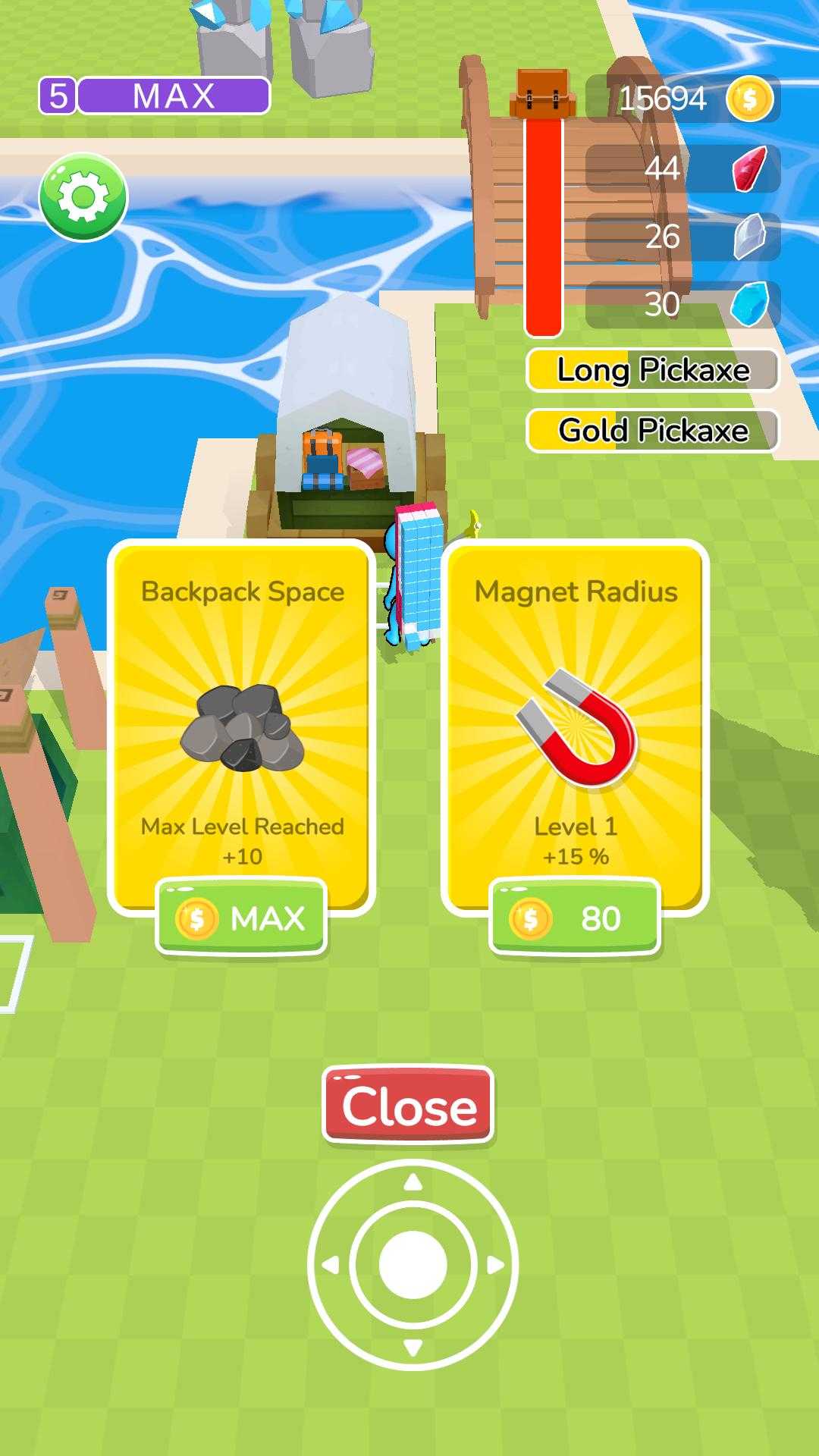The height and width of the screenshot is (1456, 819).
Task: Buy Magnet Radius upgrade for 80 coins
Action: [x=575, y=918]
